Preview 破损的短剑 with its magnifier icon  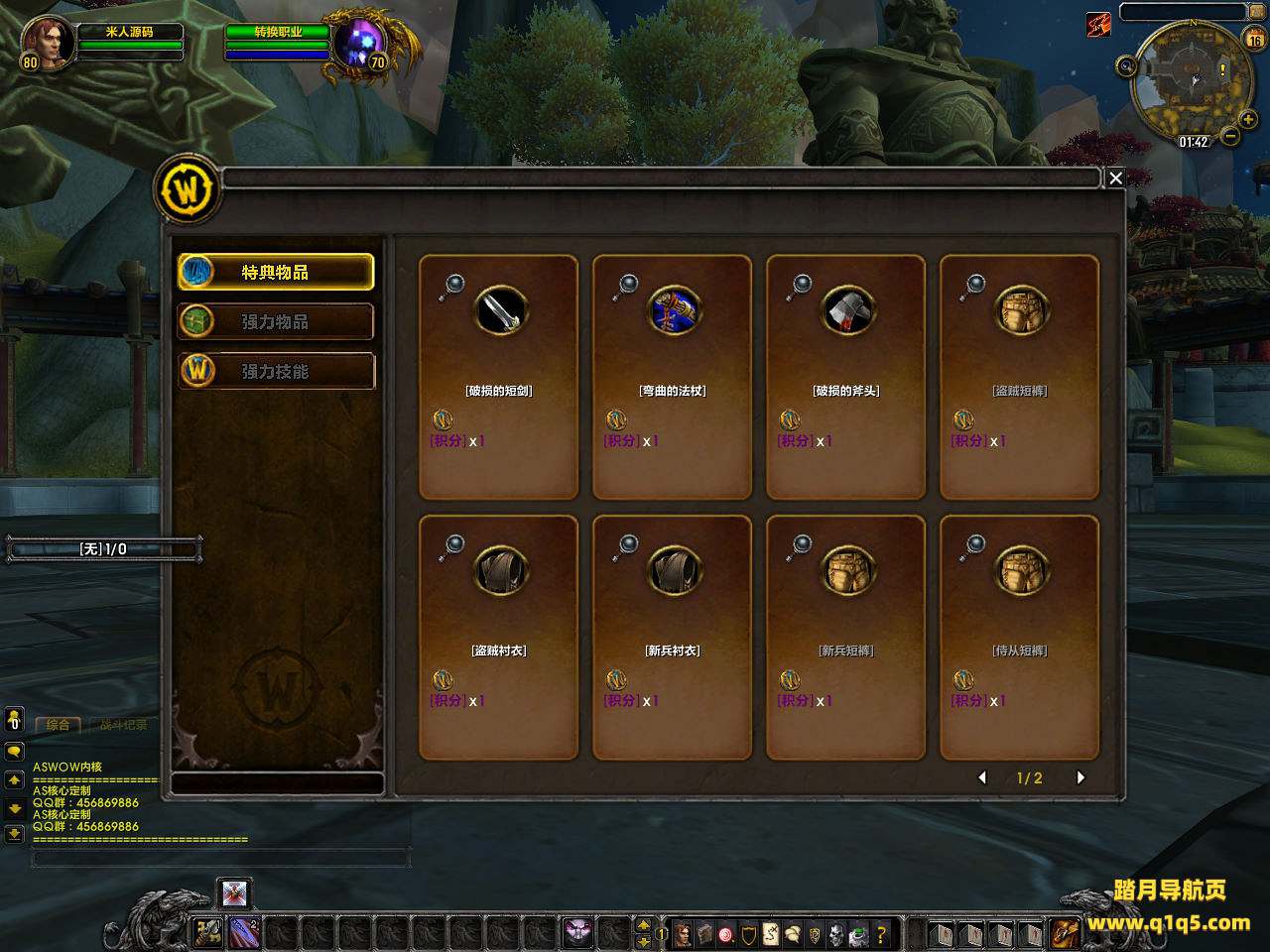(x=452, y=287)
